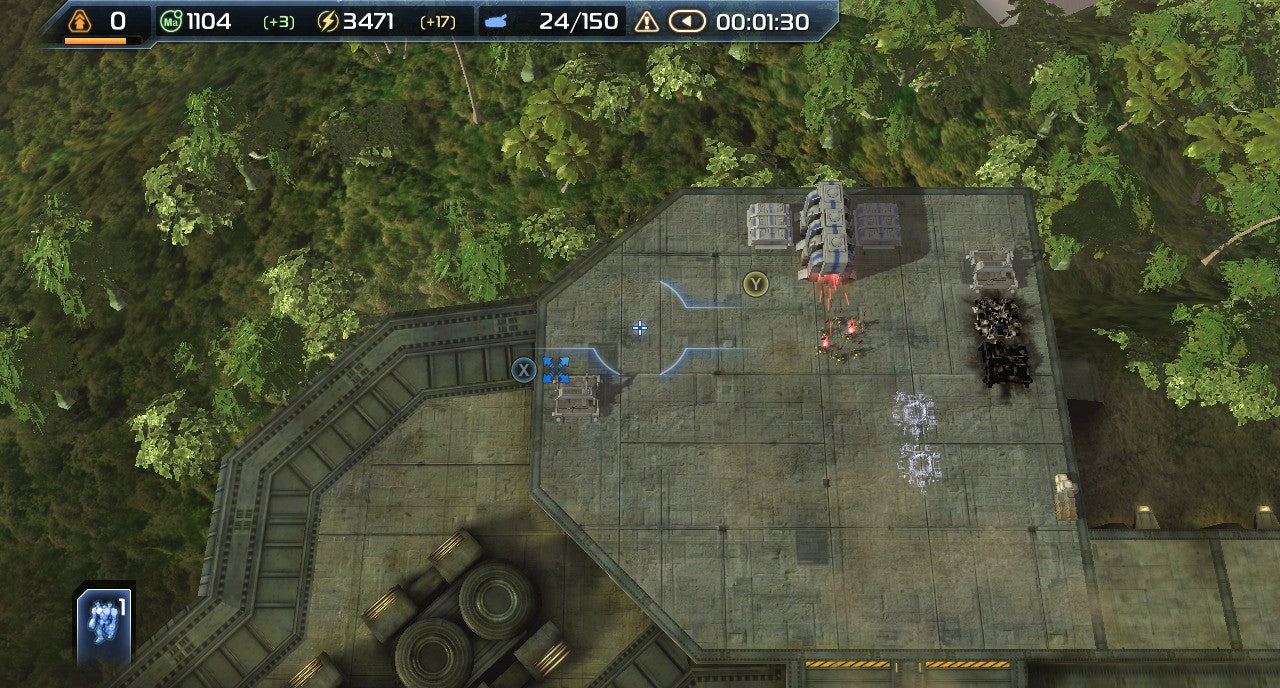Click the rewind arrow icon beside the timer

click(x=687, y=21)
